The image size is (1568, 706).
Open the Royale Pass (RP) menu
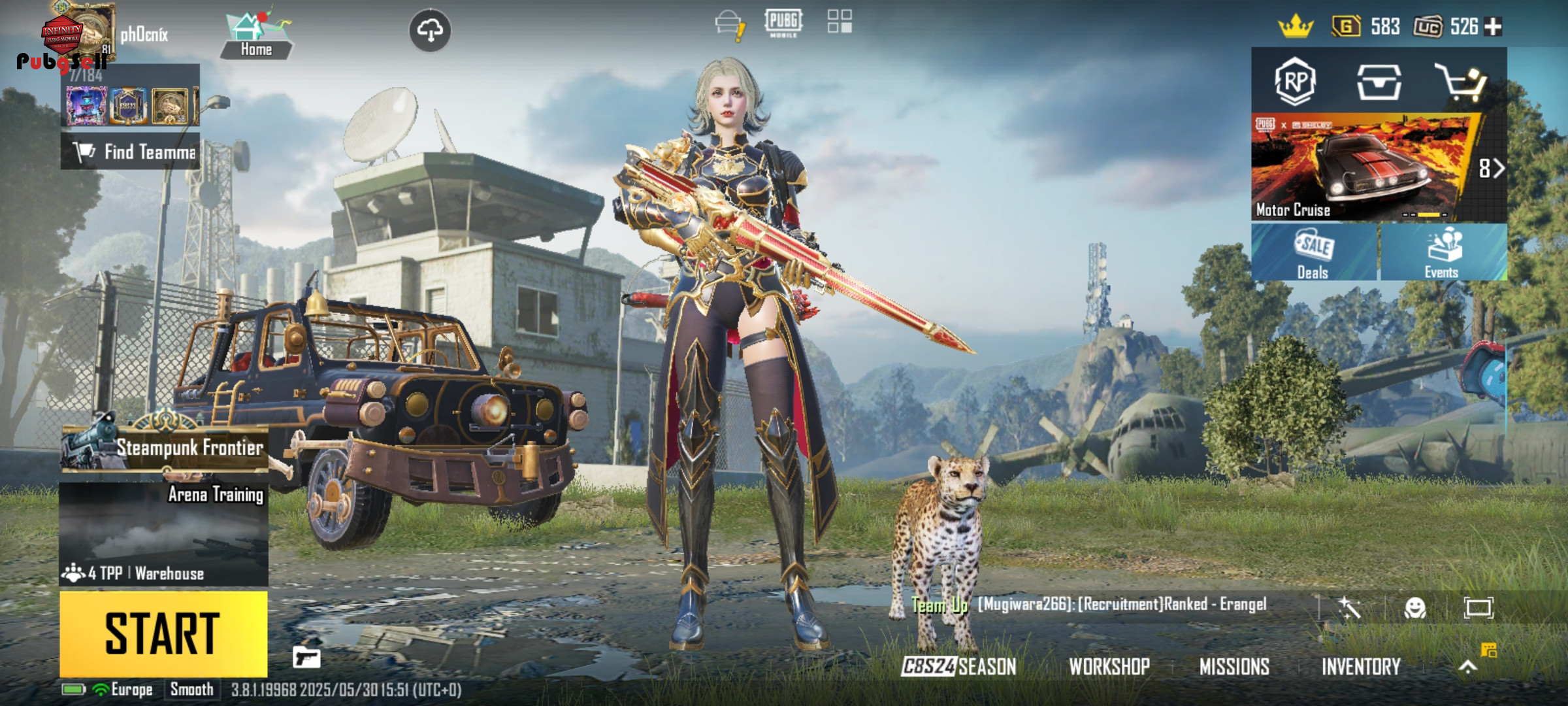(x=1295, y=82)
